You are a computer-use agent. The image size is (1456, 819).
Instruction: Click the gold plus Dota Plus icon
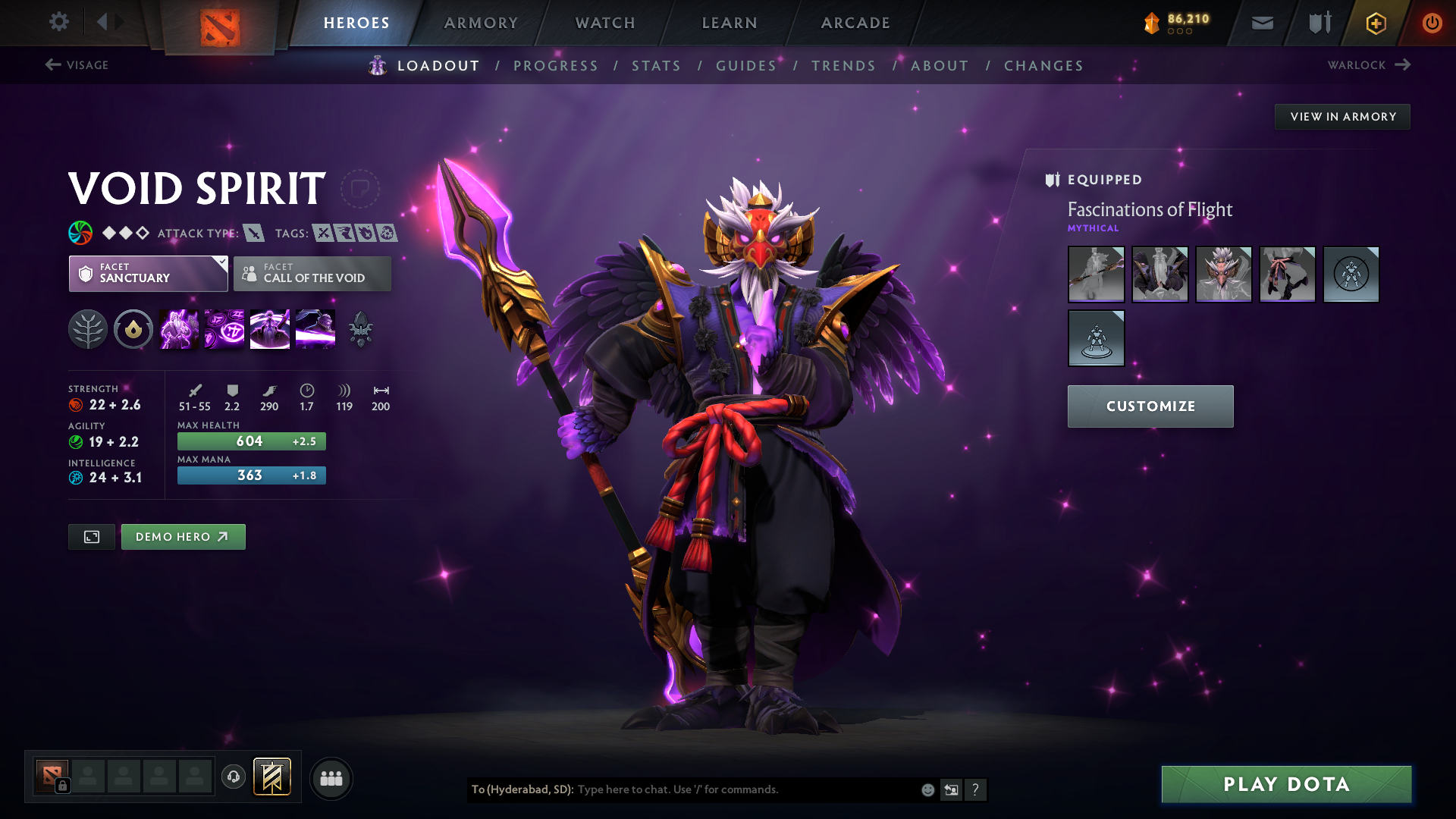[x=1375, y=23]
